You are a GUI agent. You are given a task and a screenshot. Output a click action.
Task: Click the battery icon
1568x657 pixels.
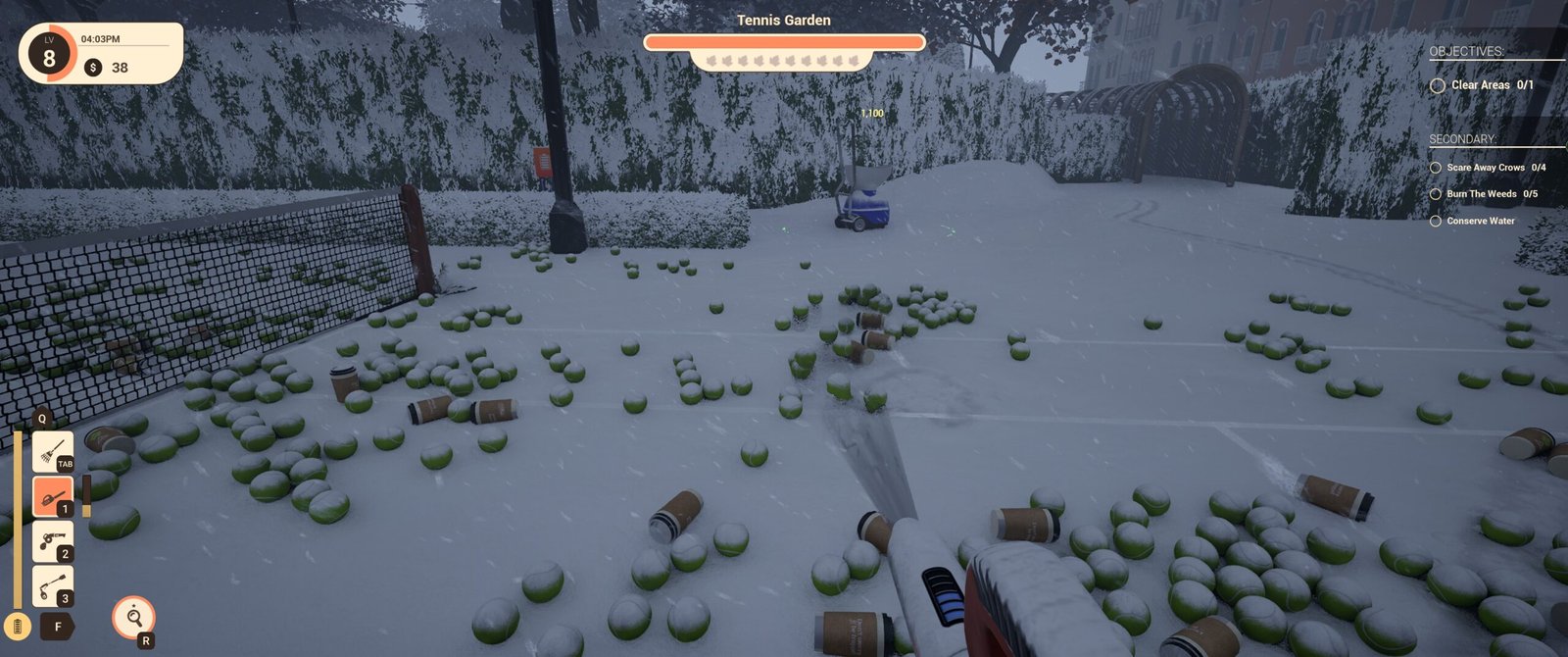point(17,626)
